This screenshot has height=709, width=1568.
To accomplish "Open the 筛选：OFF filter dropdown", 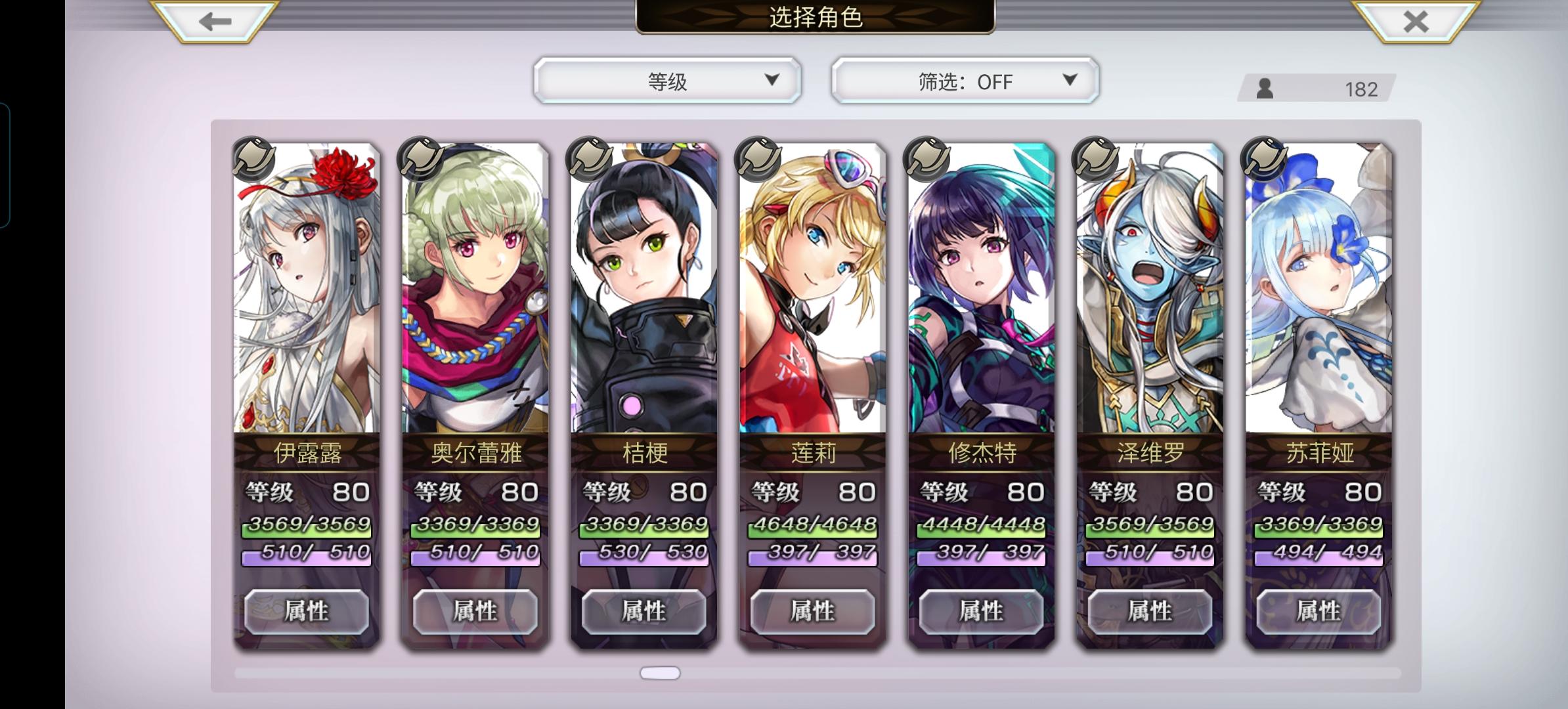I will 963,80.
